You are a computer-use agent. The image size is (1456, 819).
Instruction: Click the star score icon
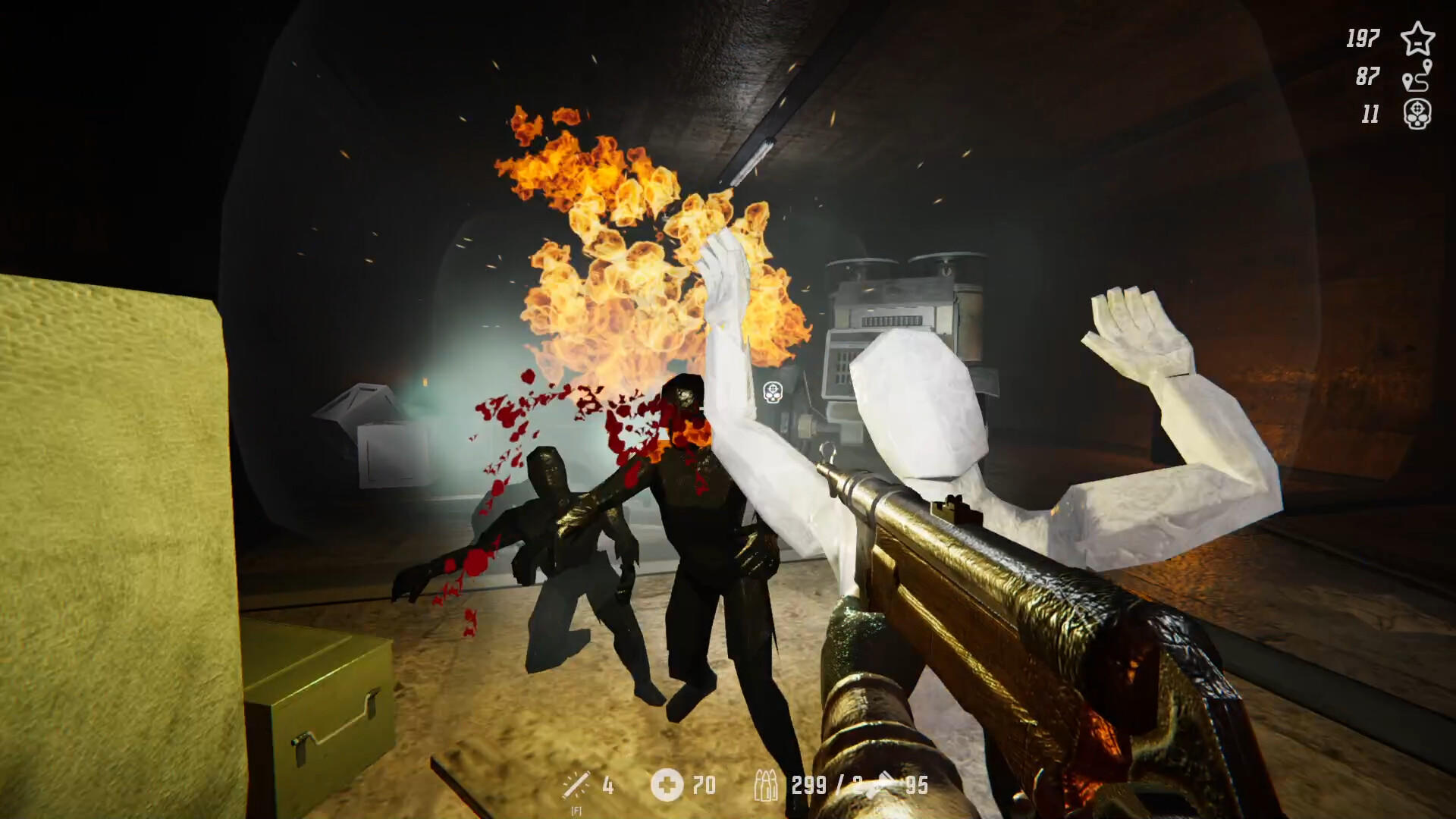(x=1417, y=39)
